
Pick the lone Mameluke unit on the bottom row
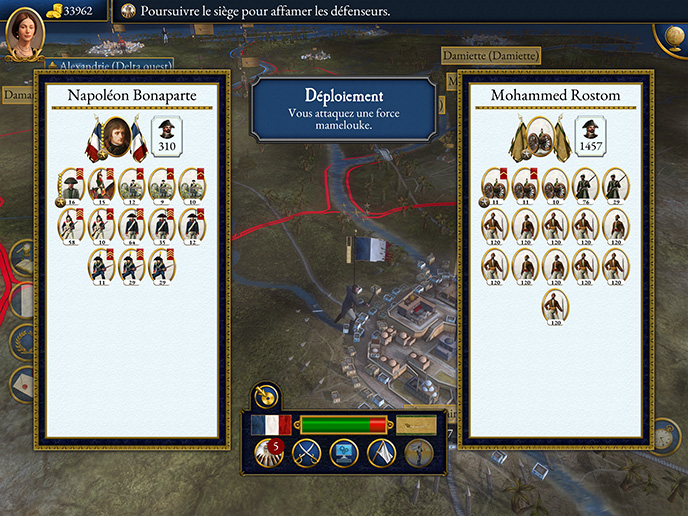tap(555, 306)
